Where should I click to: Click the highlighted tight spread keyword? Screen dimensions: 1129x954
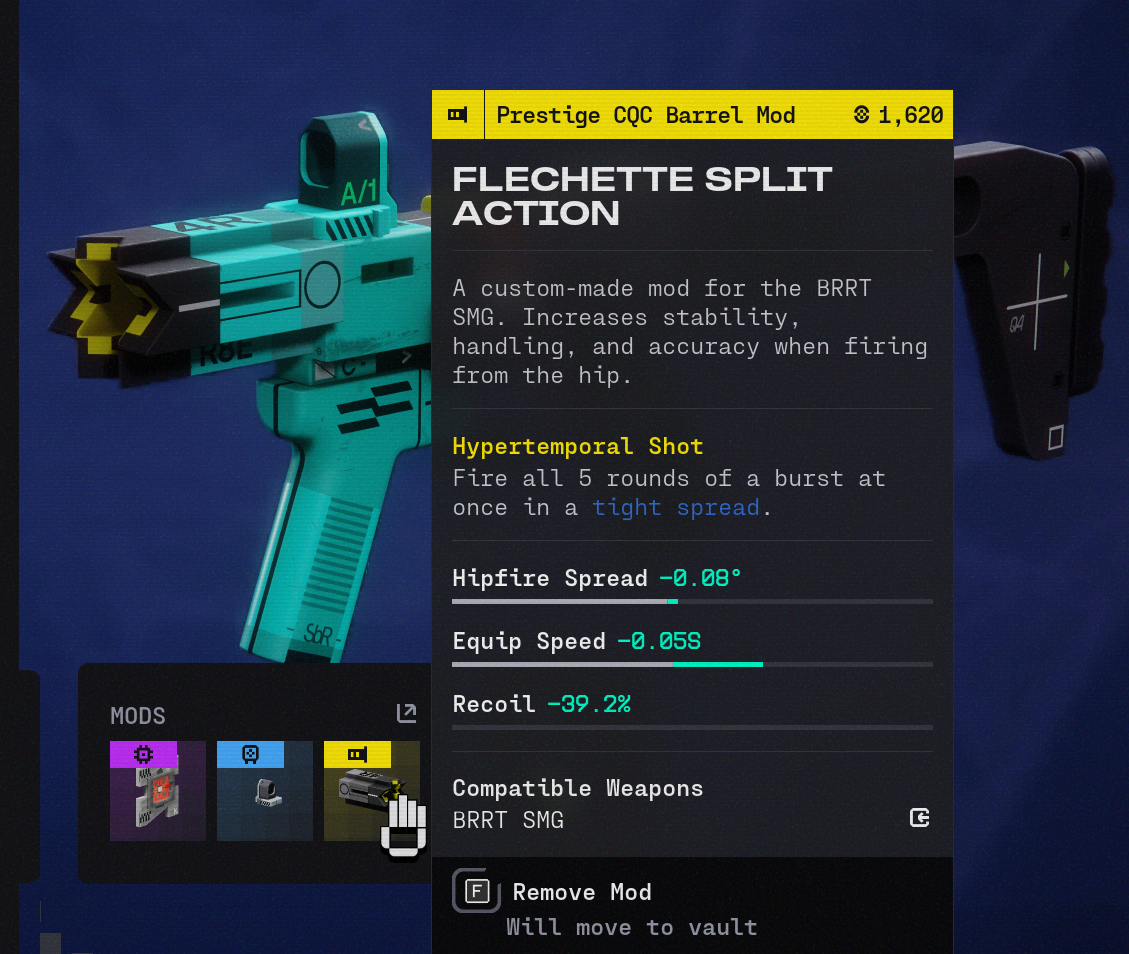[x=676, y=507]
